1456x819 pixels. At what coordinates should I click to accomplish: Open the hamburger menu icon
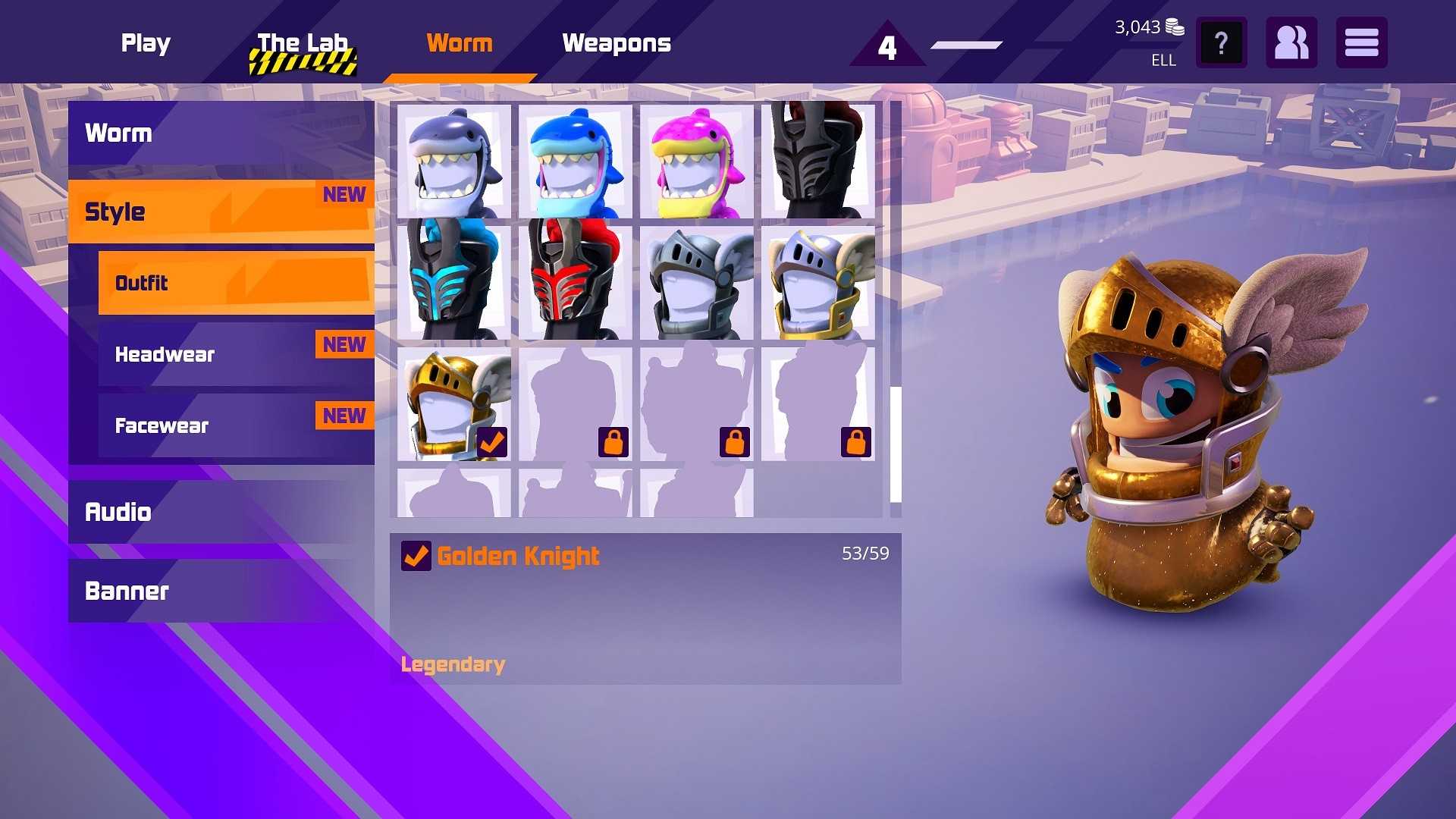click(x=1361, y=42)
